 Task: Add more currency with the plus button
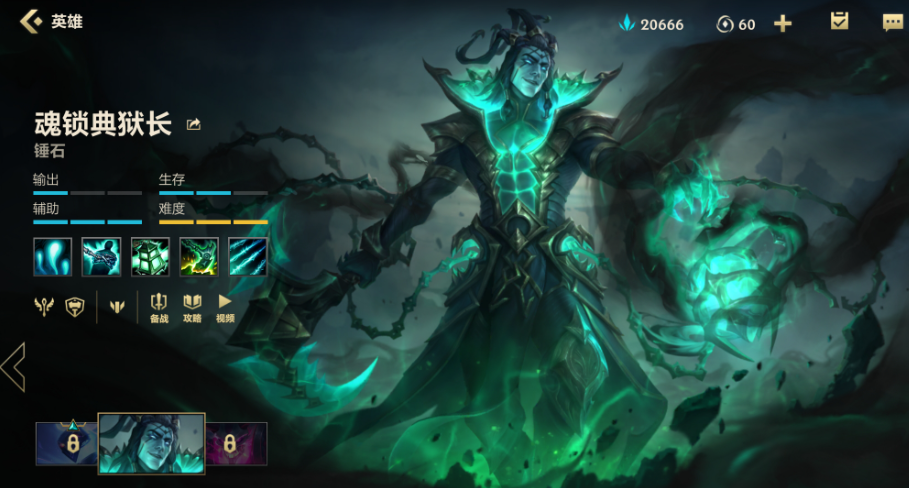tap(782, 24)
